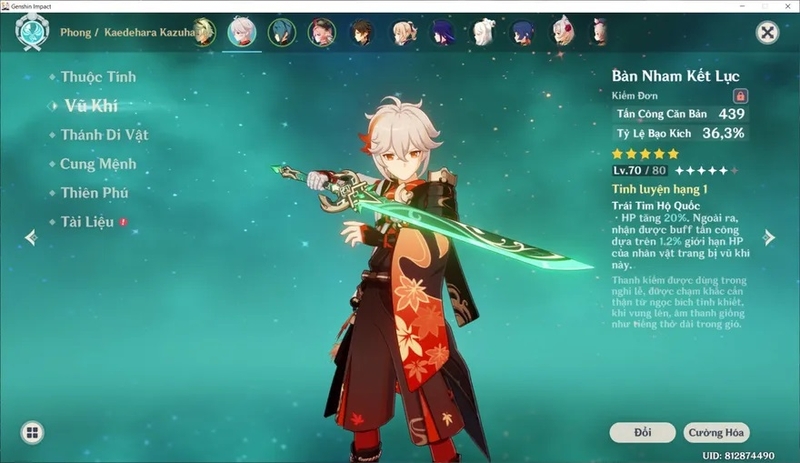Open the Tài Liệu profile entry
The height and width of the screenshot is (463, 800).
(87, 221)
